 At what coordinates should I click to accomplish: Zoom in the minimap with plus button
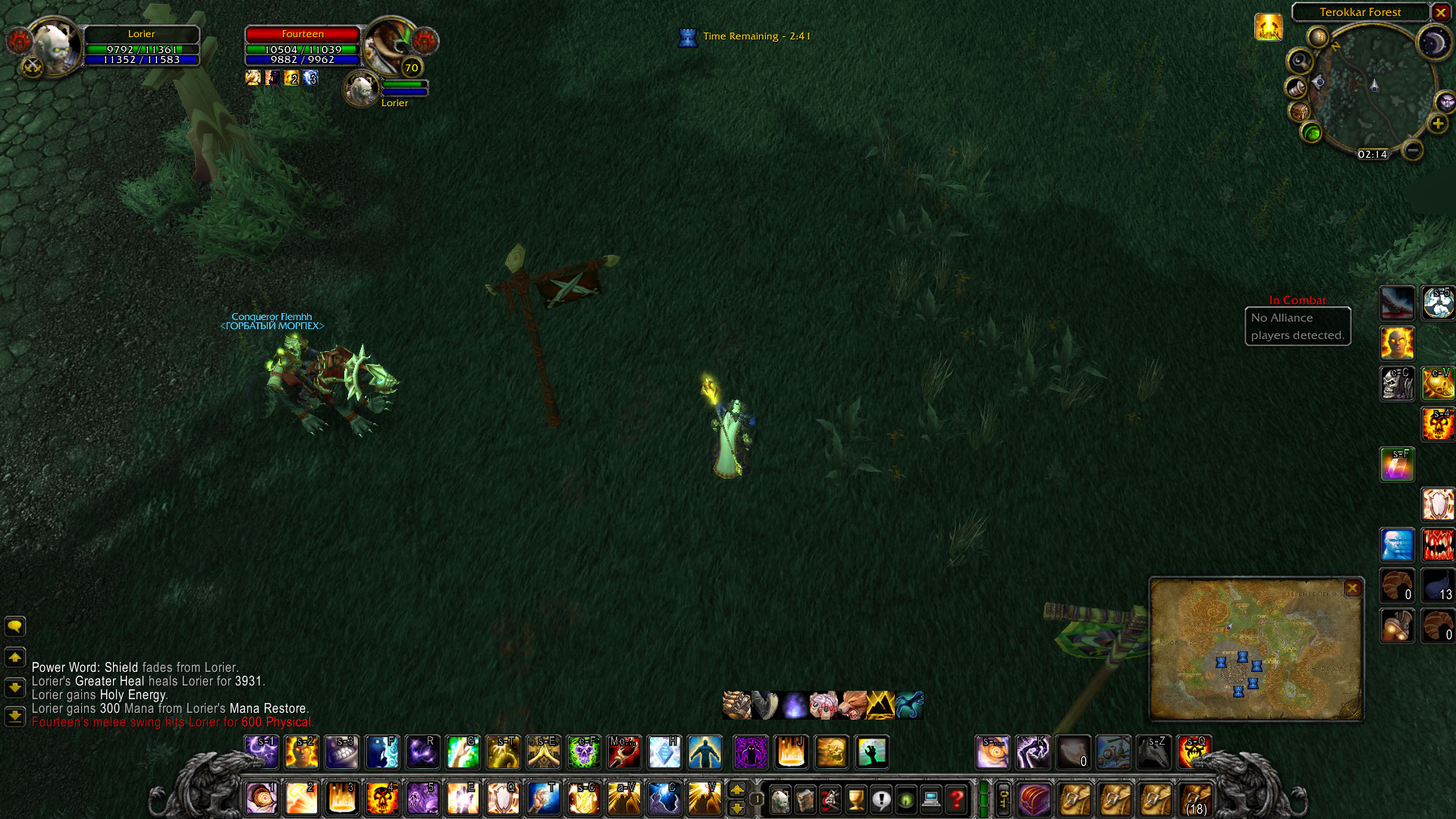pos(1437,124)
